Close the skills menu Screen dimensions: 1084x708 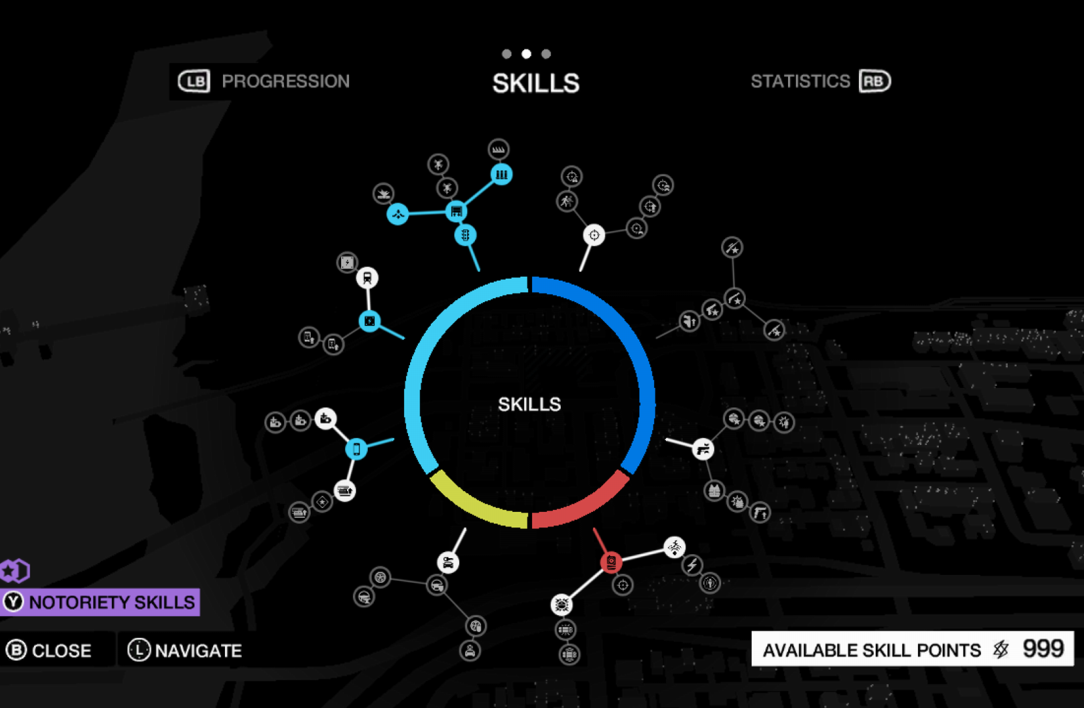[x=48, y=650]
